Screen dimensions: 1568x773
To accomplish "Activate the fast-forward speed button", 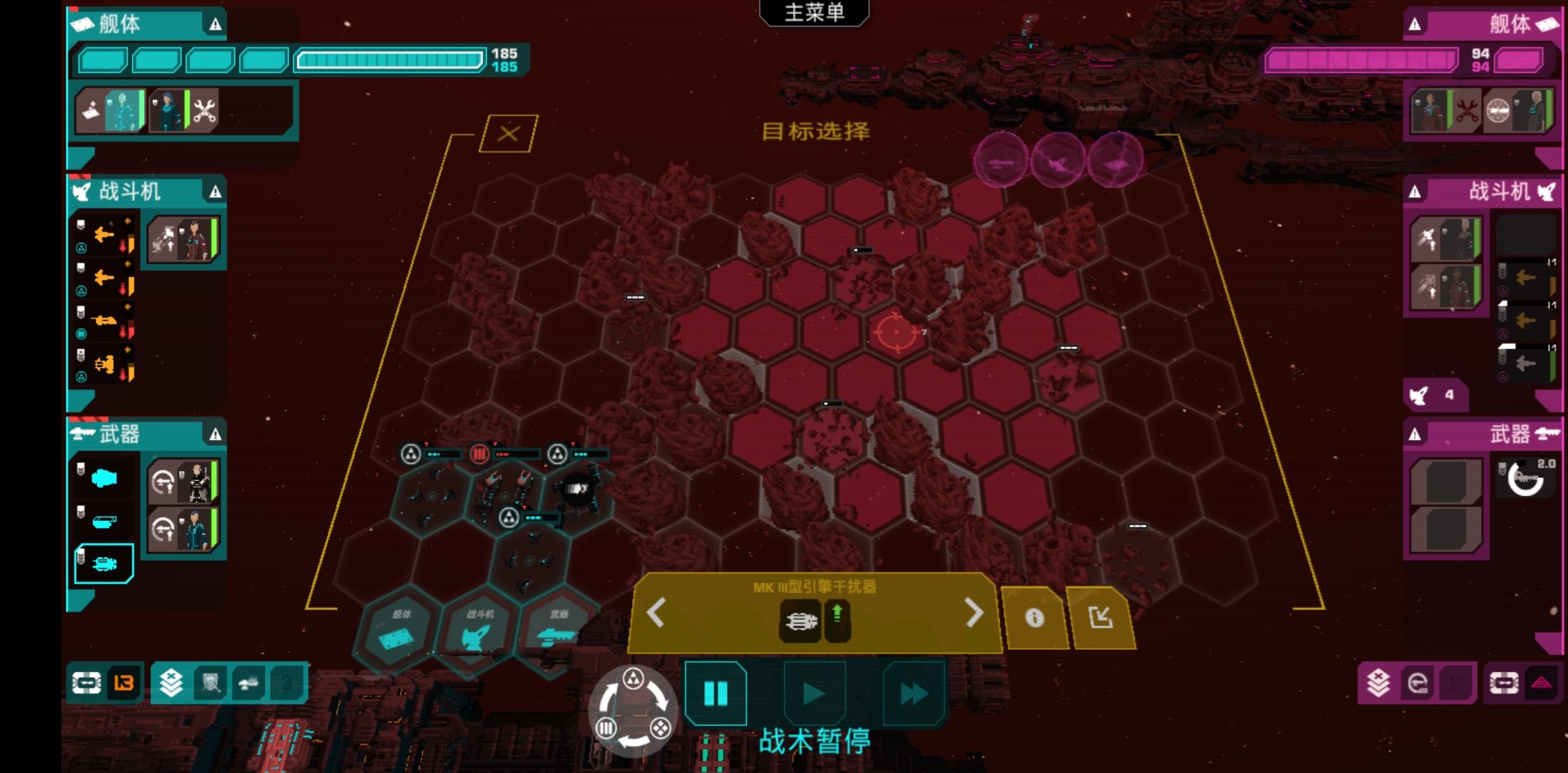I will (x=913, y=693).
